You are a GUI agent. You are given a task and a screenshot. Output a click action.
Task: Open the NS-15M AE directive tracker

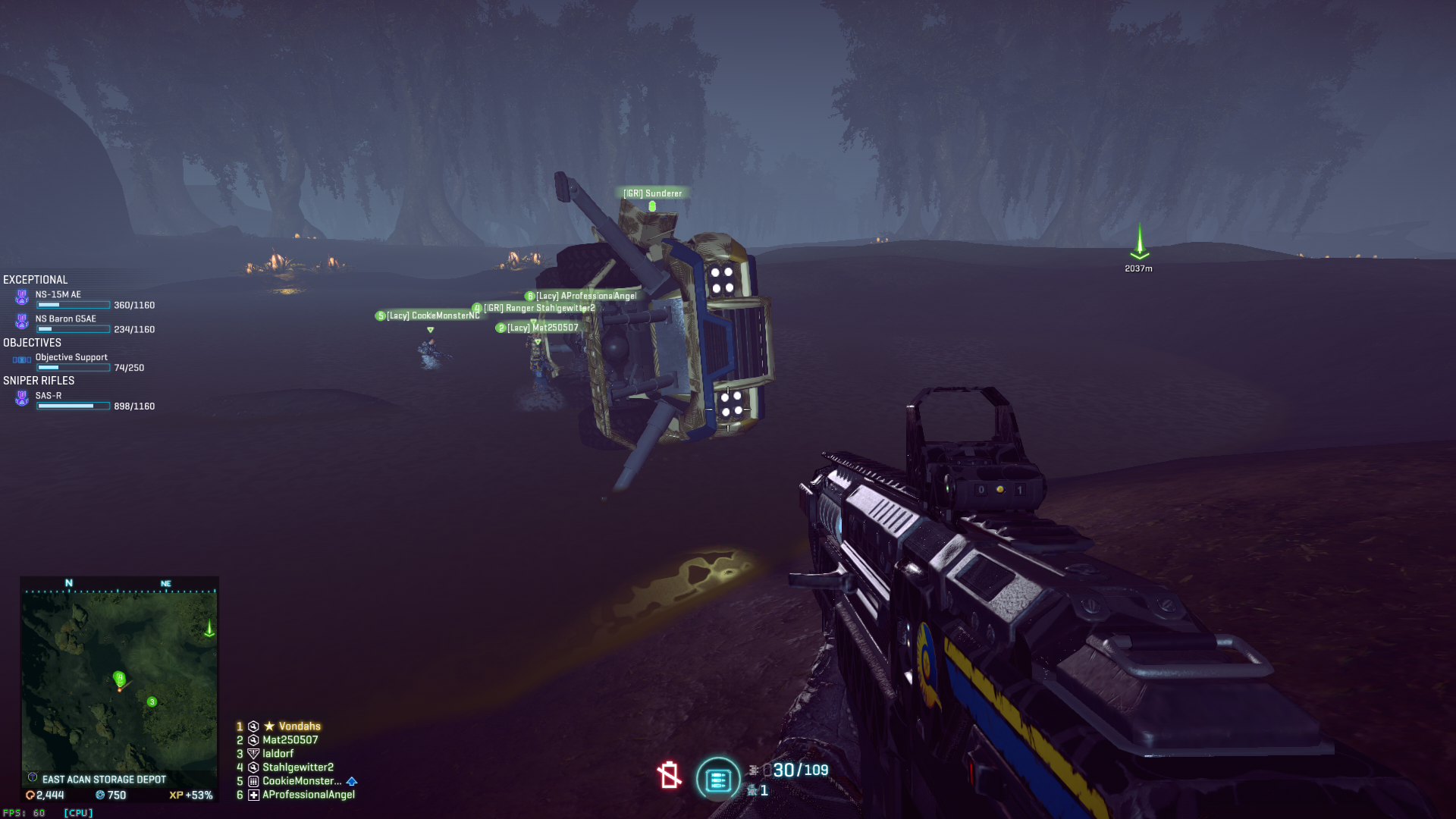point(58,295)
